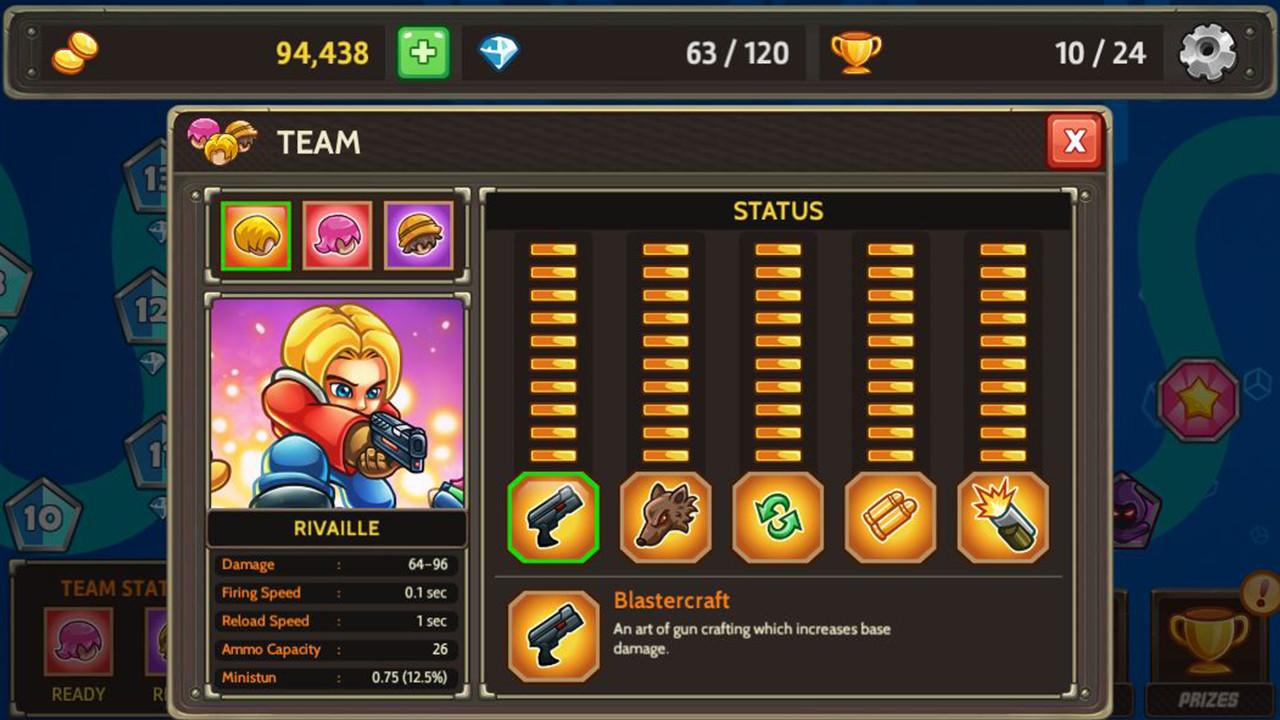Select the pink-haired character slot
1280x720 pixels.
click(x=337, y=236)
